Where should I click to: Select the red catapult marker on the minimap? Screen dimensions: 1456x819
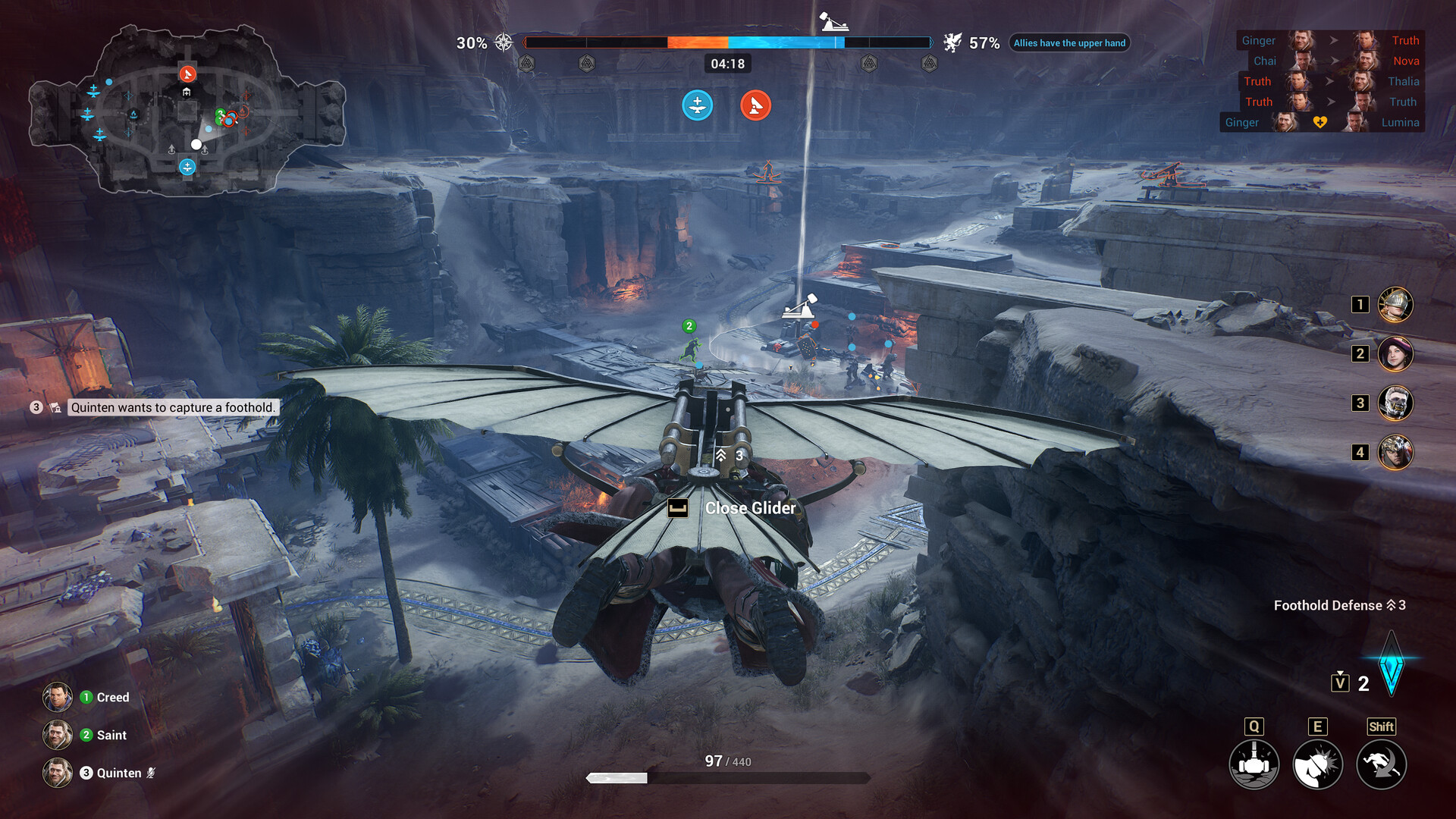[x=187, y=74]
